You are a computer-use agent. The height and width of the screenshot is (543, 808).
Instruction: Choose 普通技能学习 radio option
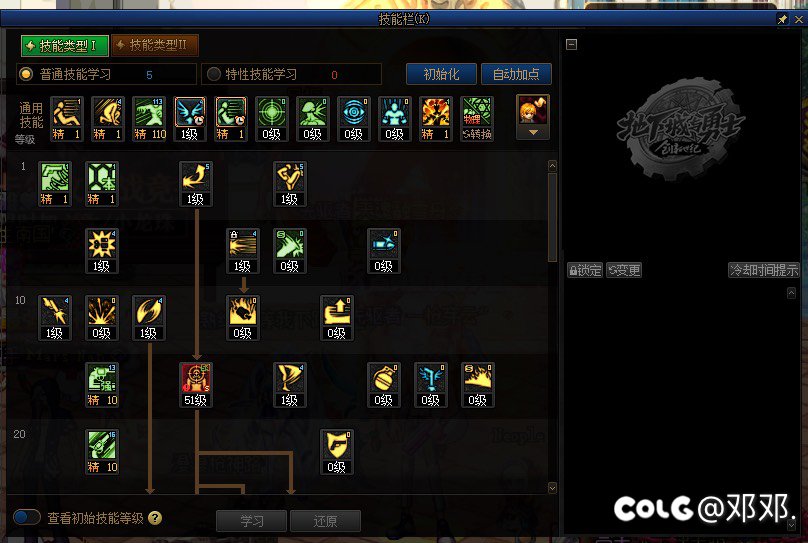click(27, 74)
